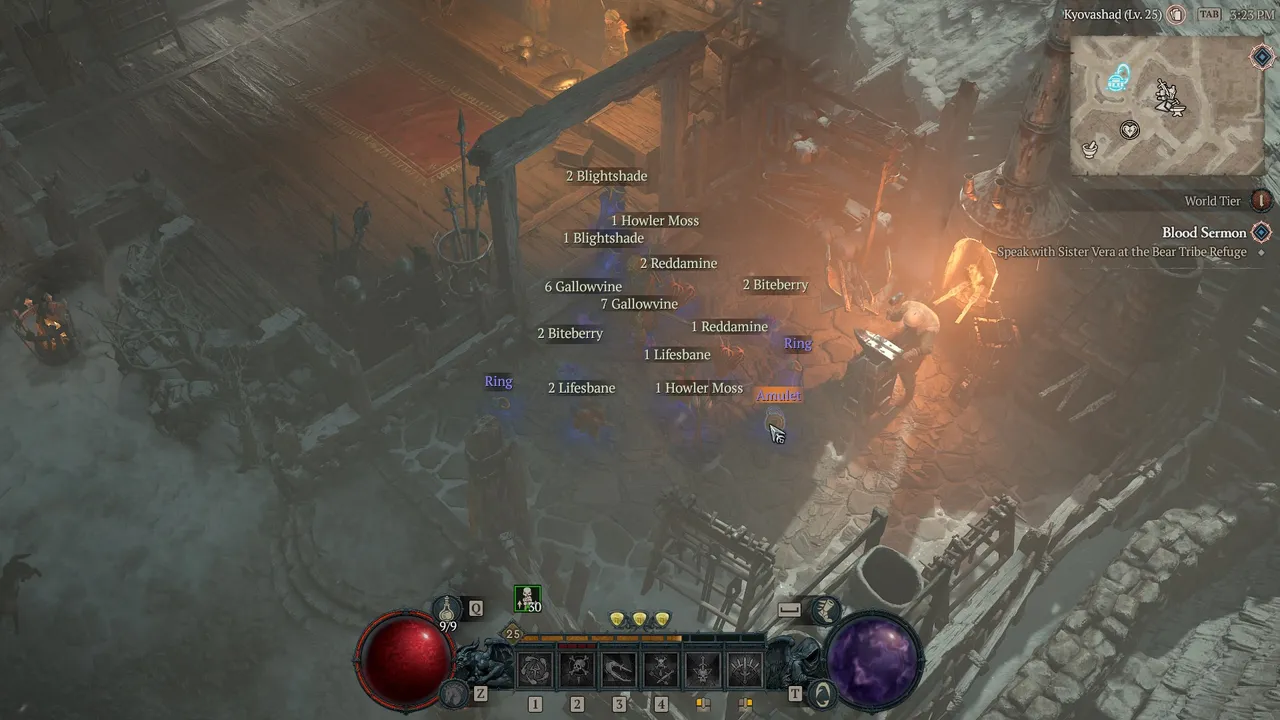Select the blacksmith marker on the minimap
1280x720 pixels.
tap(1166, 96)
